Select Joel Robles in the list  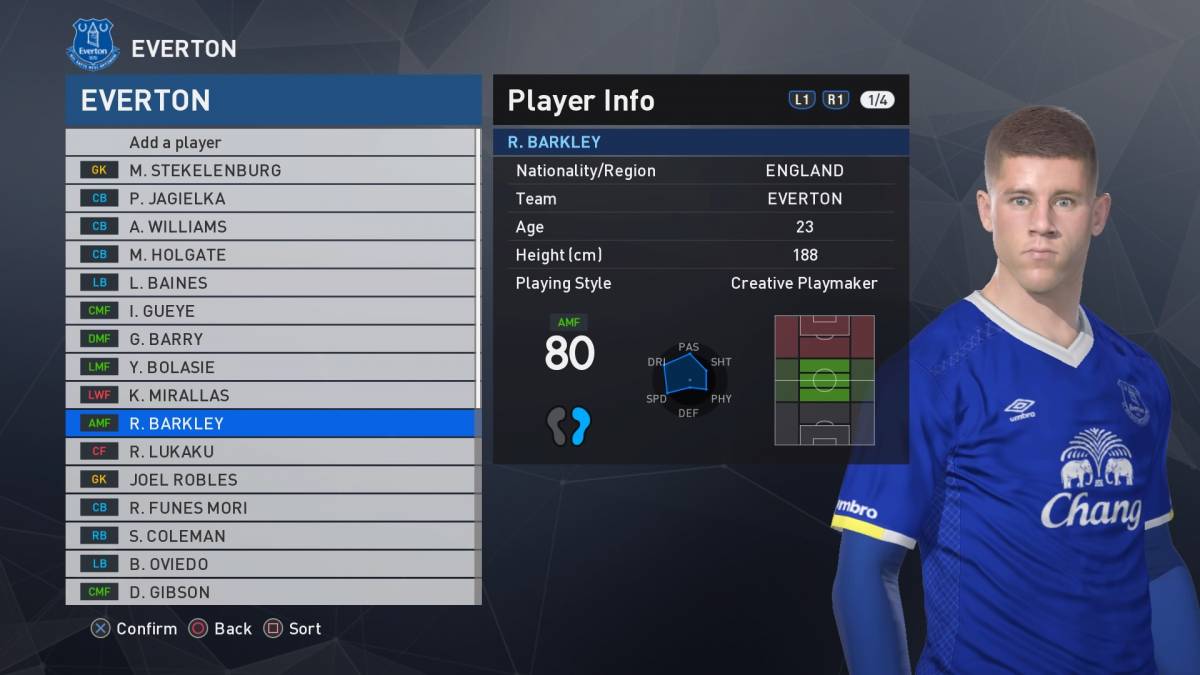(272, 479)
